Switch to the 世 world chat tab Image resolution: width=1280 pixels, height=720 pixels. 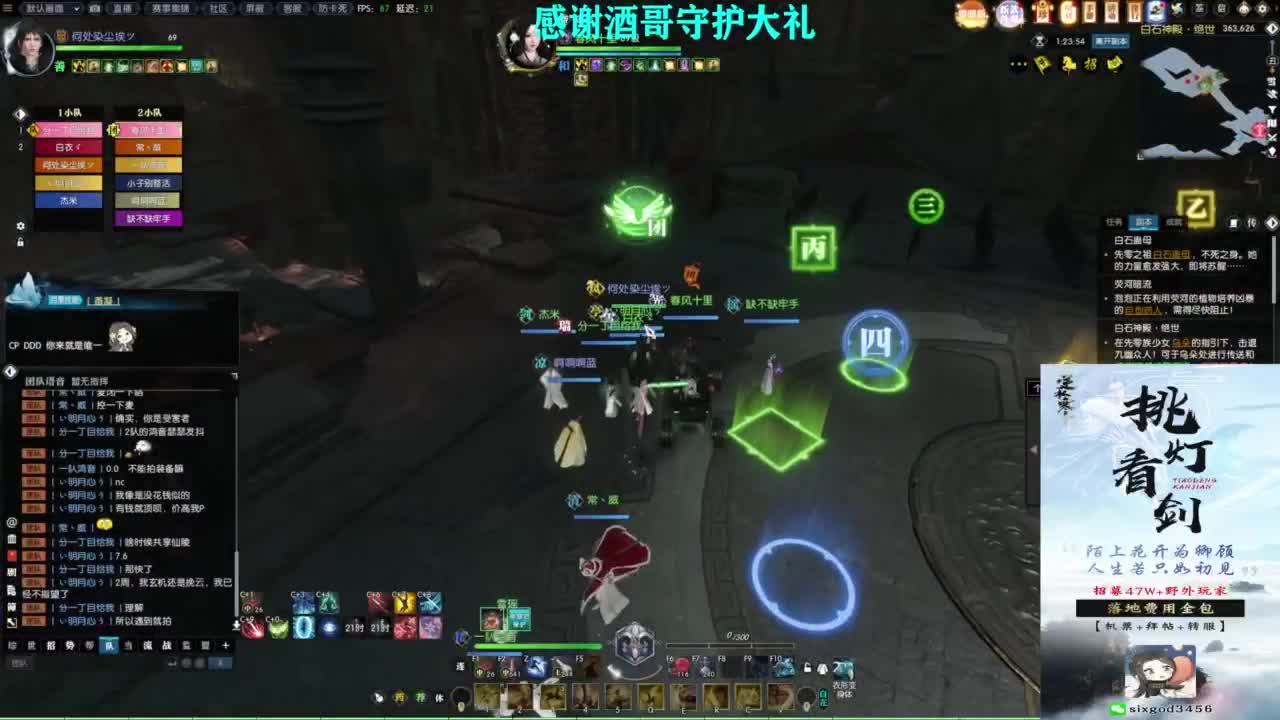coord(30,645)
